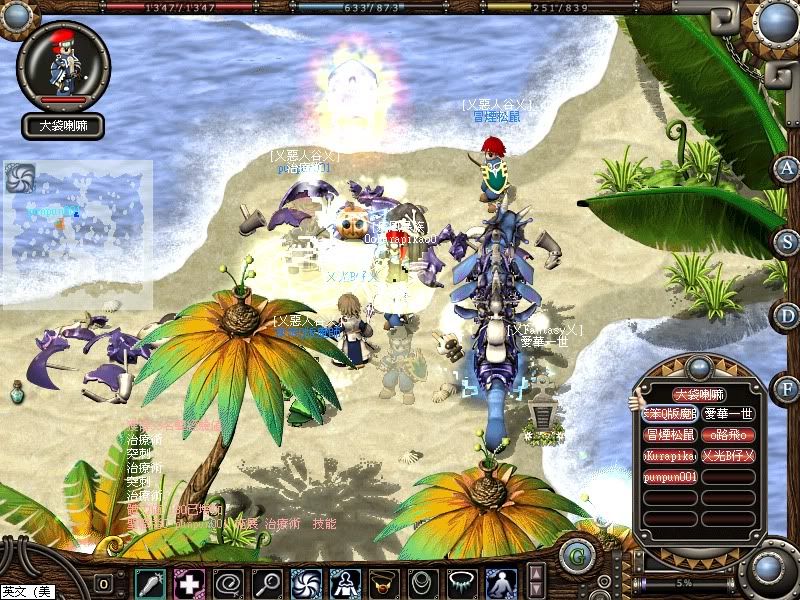Select party member punpun001

(670, 477)
